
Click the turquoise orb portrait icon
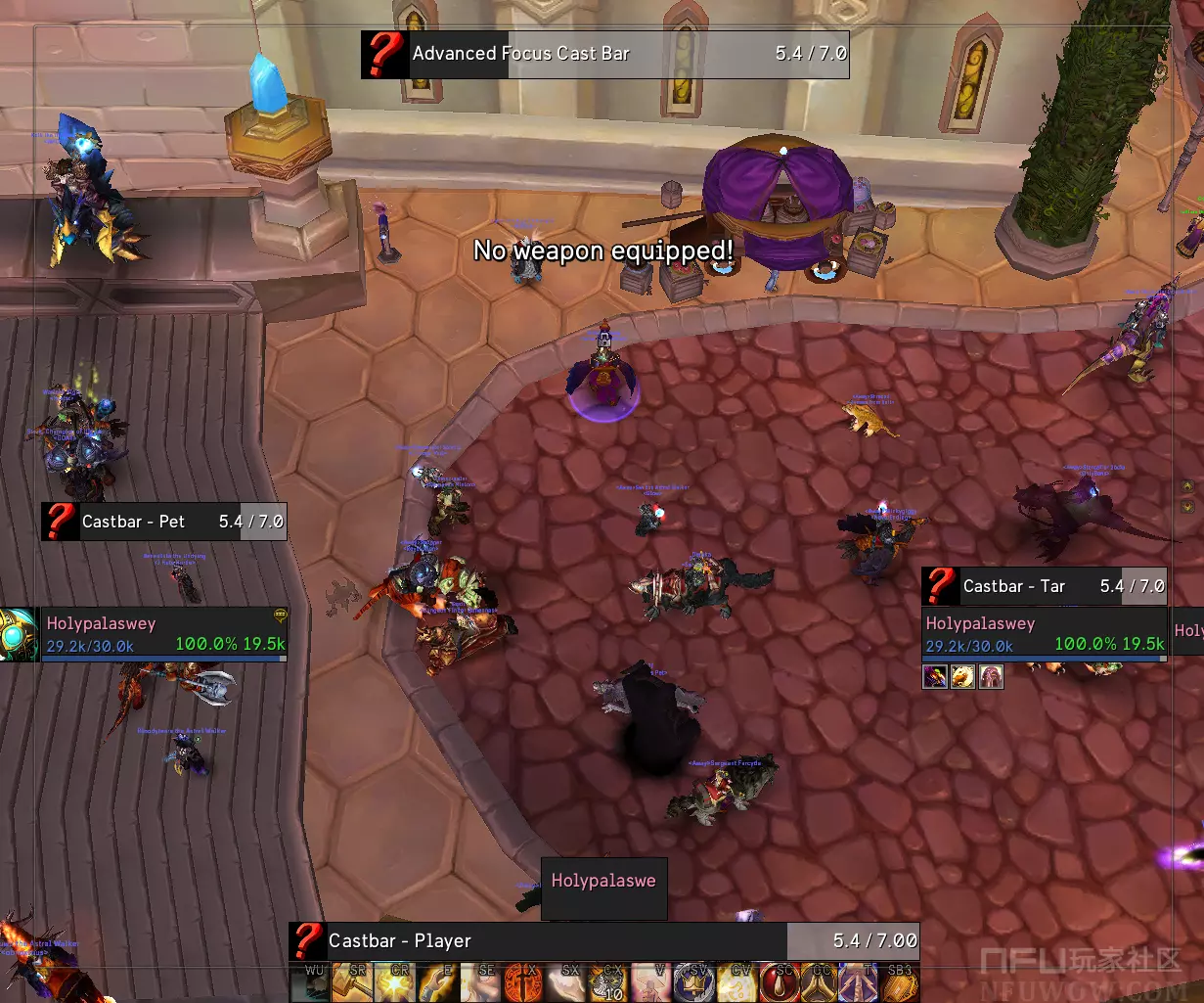[19, 633]
